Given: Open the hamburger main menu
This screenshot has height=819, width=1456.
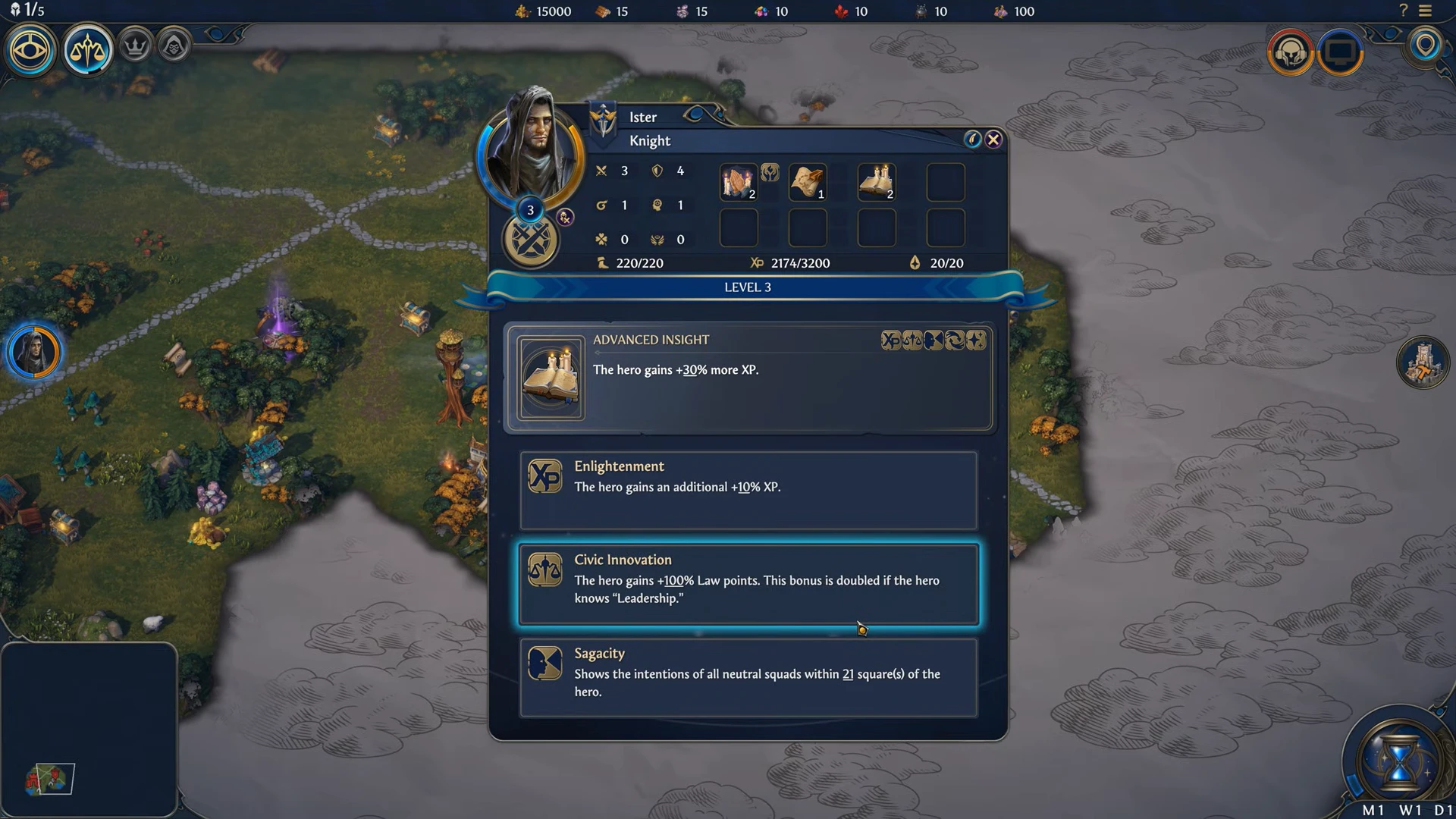Looking at the screenshot, I should (1426, 11).
